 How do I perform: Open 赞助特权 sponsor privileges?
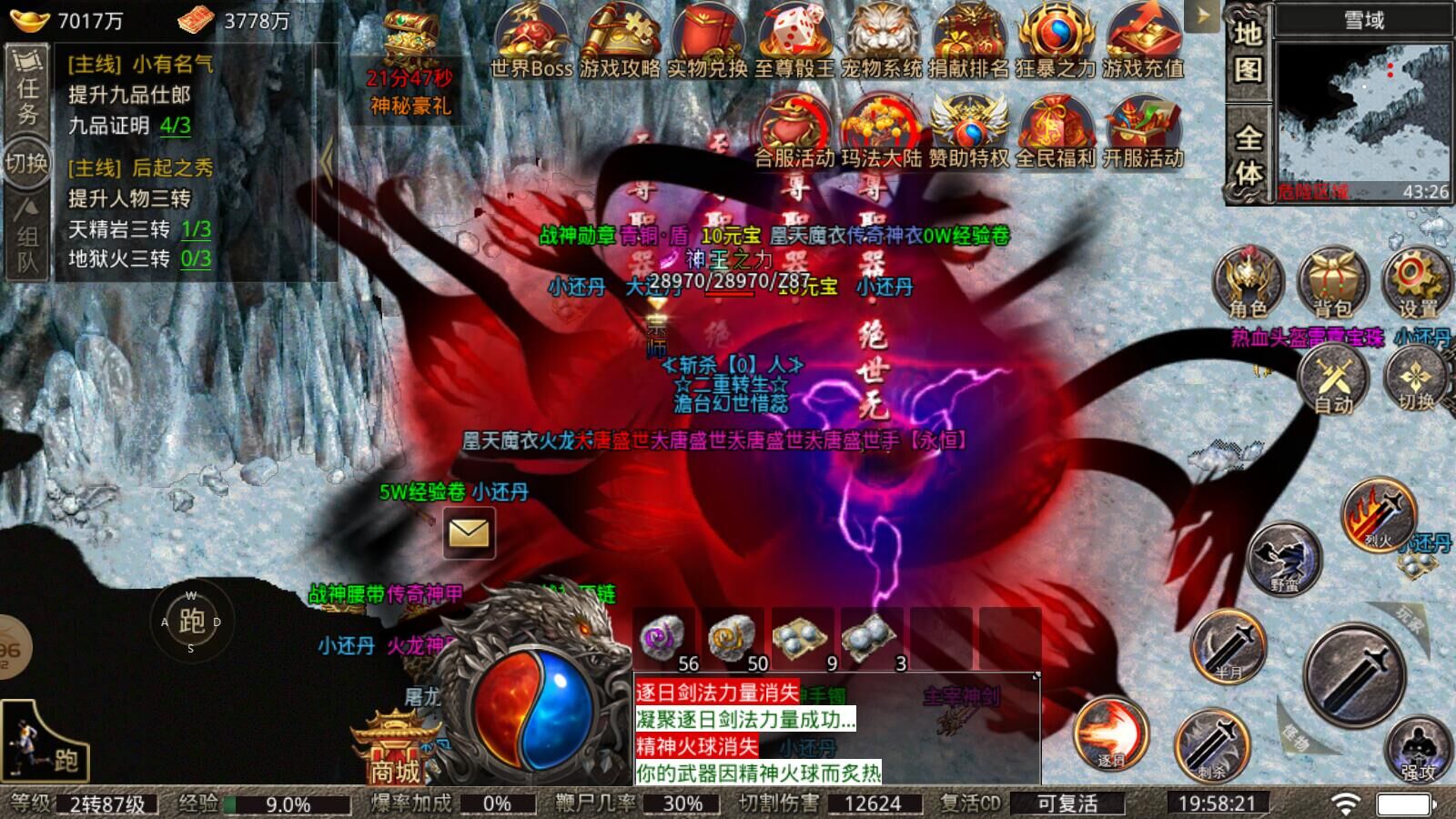[968, 132]
